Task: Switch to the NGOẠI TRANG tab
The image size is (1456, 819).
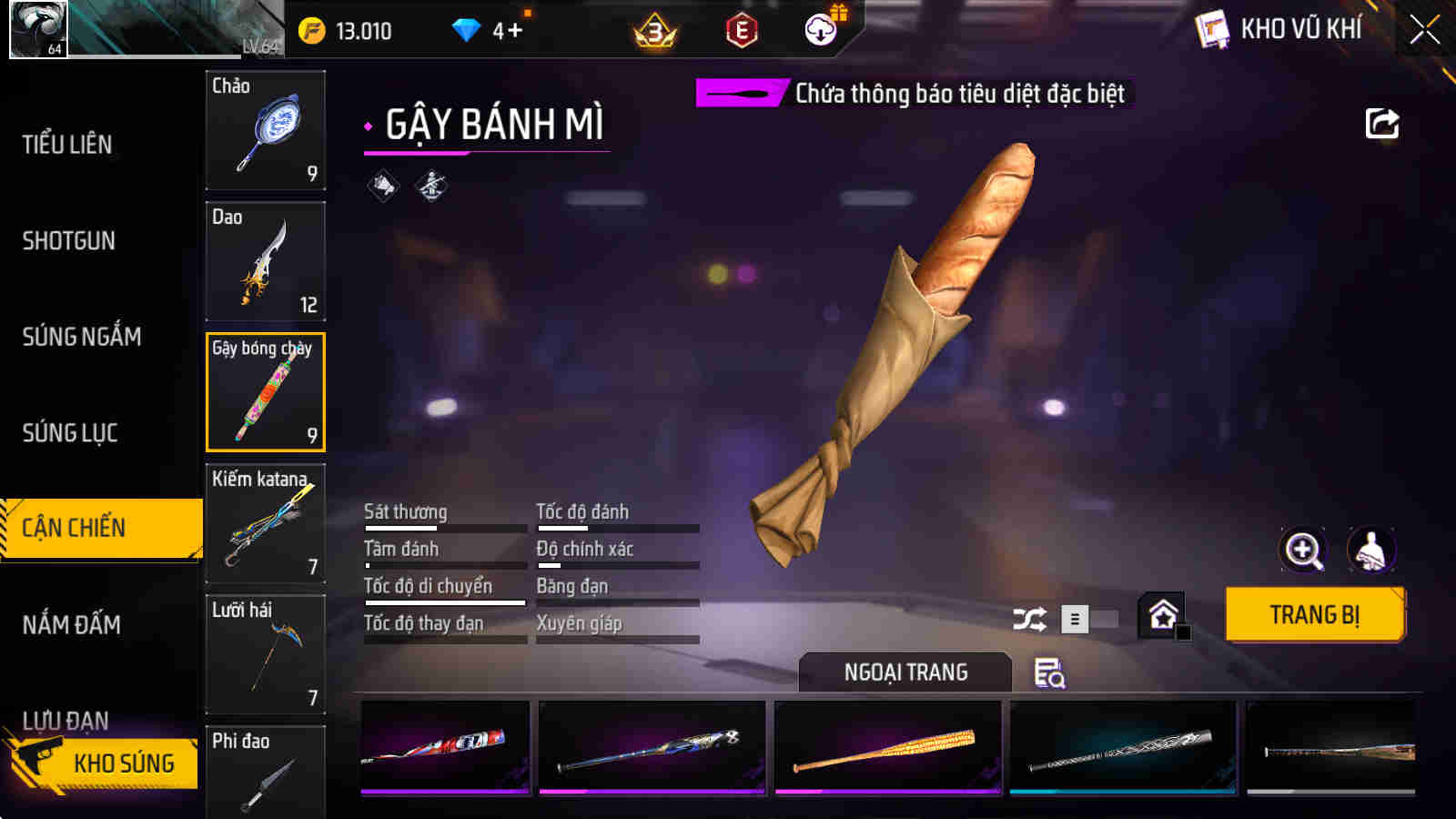Action: click(x=903, y=673)
